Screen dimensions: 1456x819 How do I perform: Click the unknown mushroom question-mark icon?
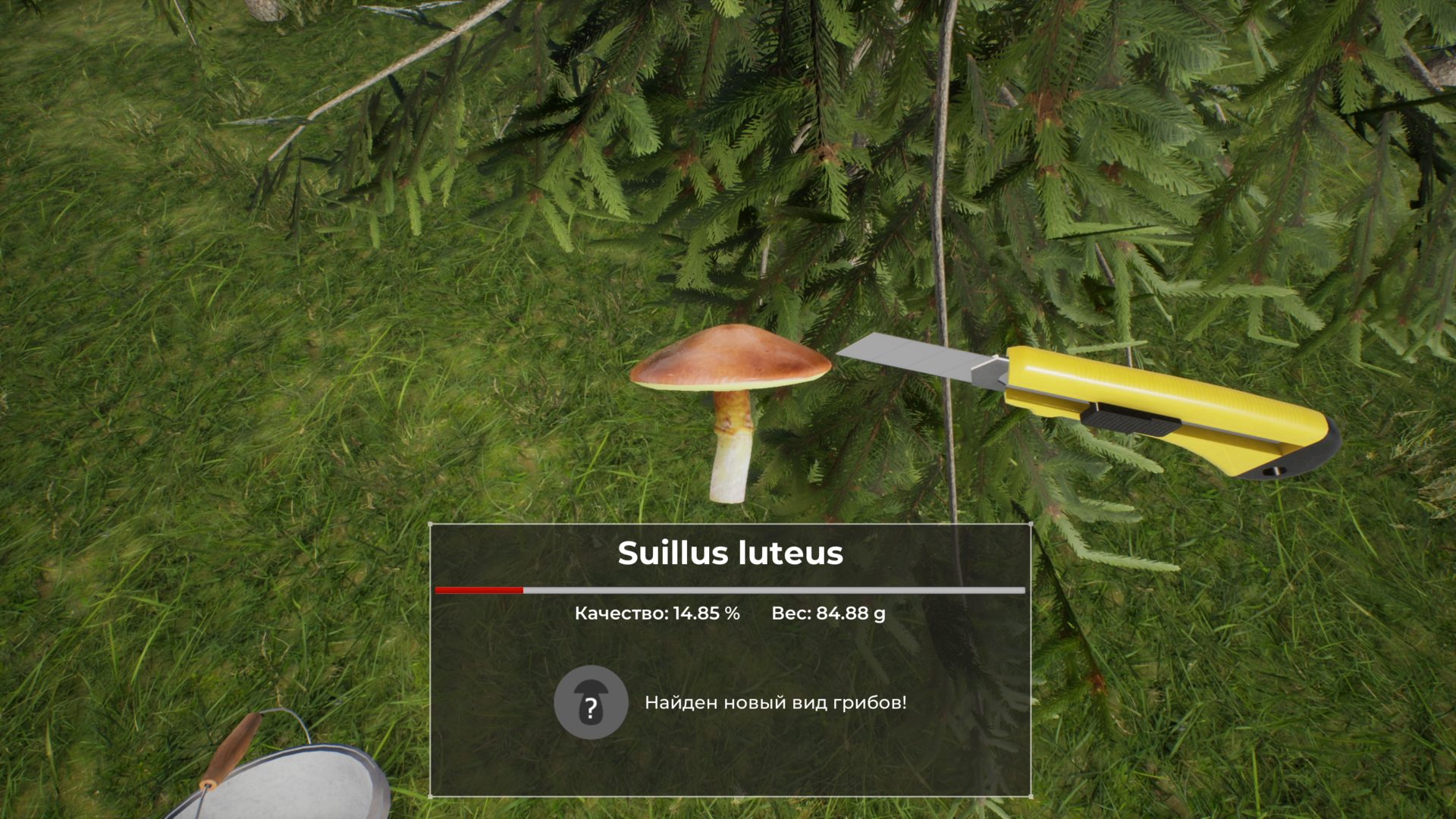coord(591,703)
